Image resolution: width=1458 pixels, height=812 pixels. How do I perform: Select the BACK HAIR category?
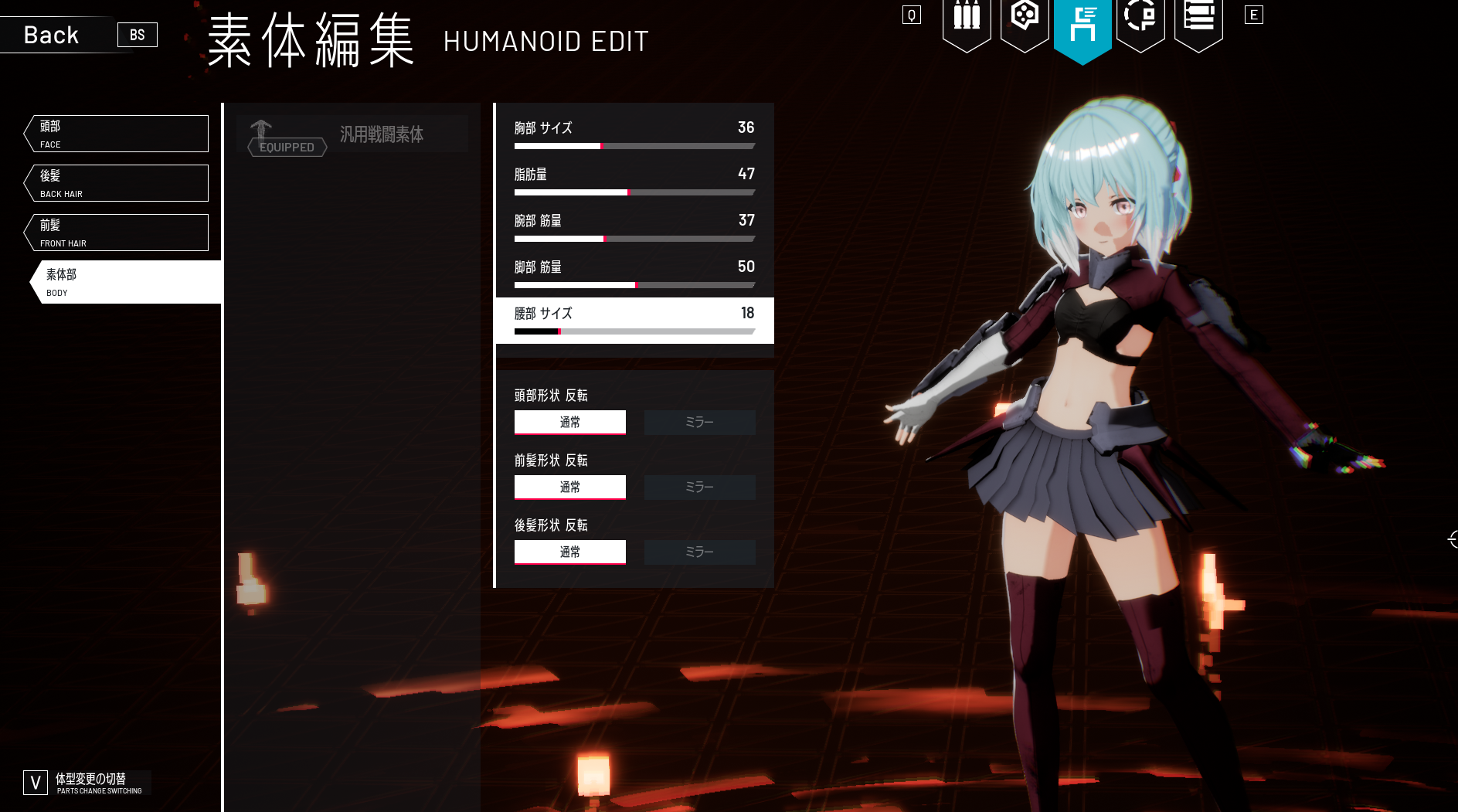pos(117,183)
